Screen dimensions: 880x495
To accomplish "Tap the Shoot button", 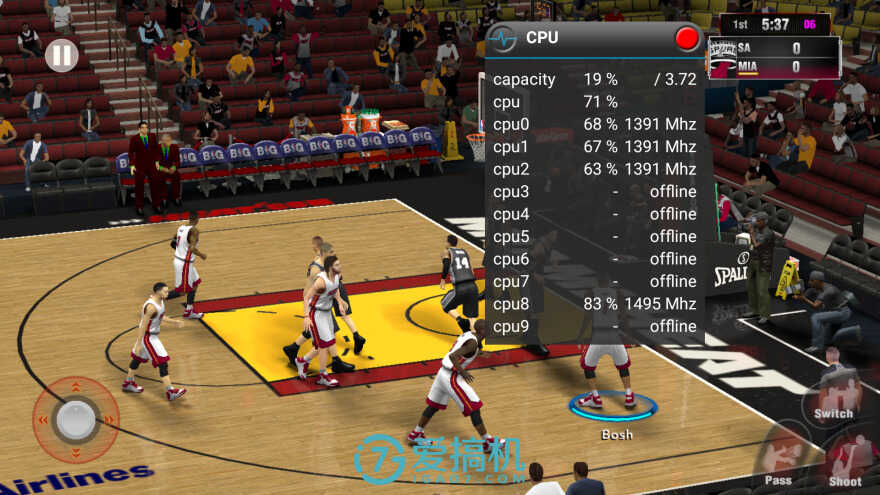I will point(846,459).
